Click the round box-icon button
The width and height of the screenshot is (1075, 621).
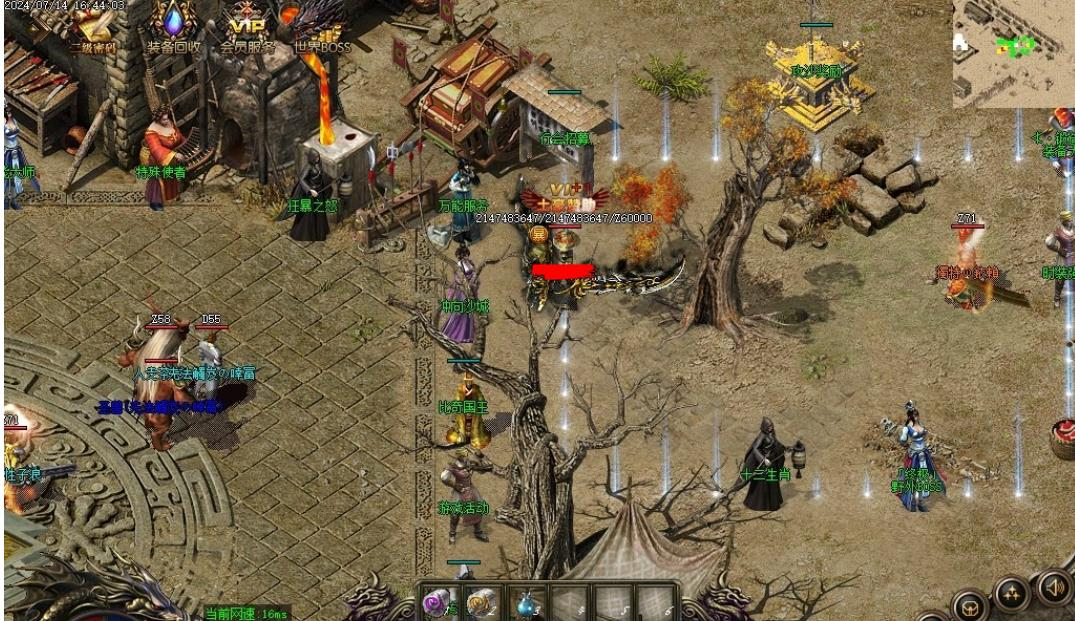tap(968, 606)
